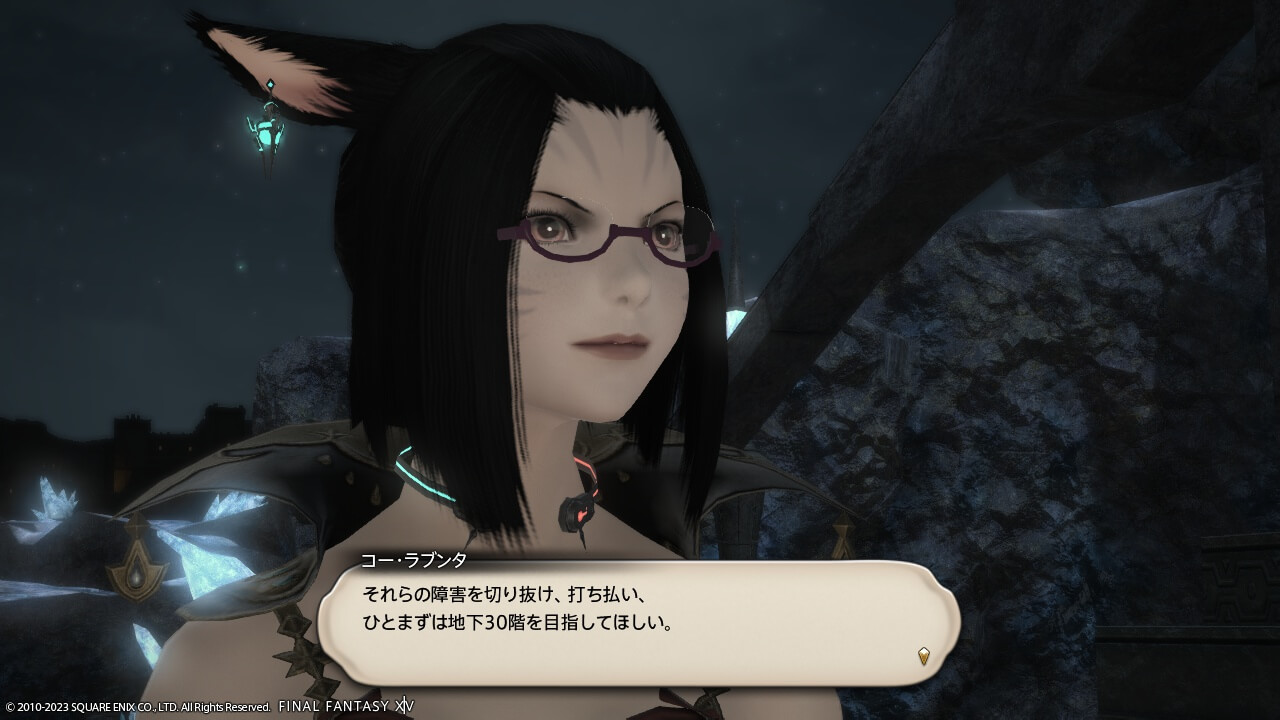The height and width of the screenshot is (720, 1280).
Task: Click the red glowing pendant below the chin
Action: point(577,513)
